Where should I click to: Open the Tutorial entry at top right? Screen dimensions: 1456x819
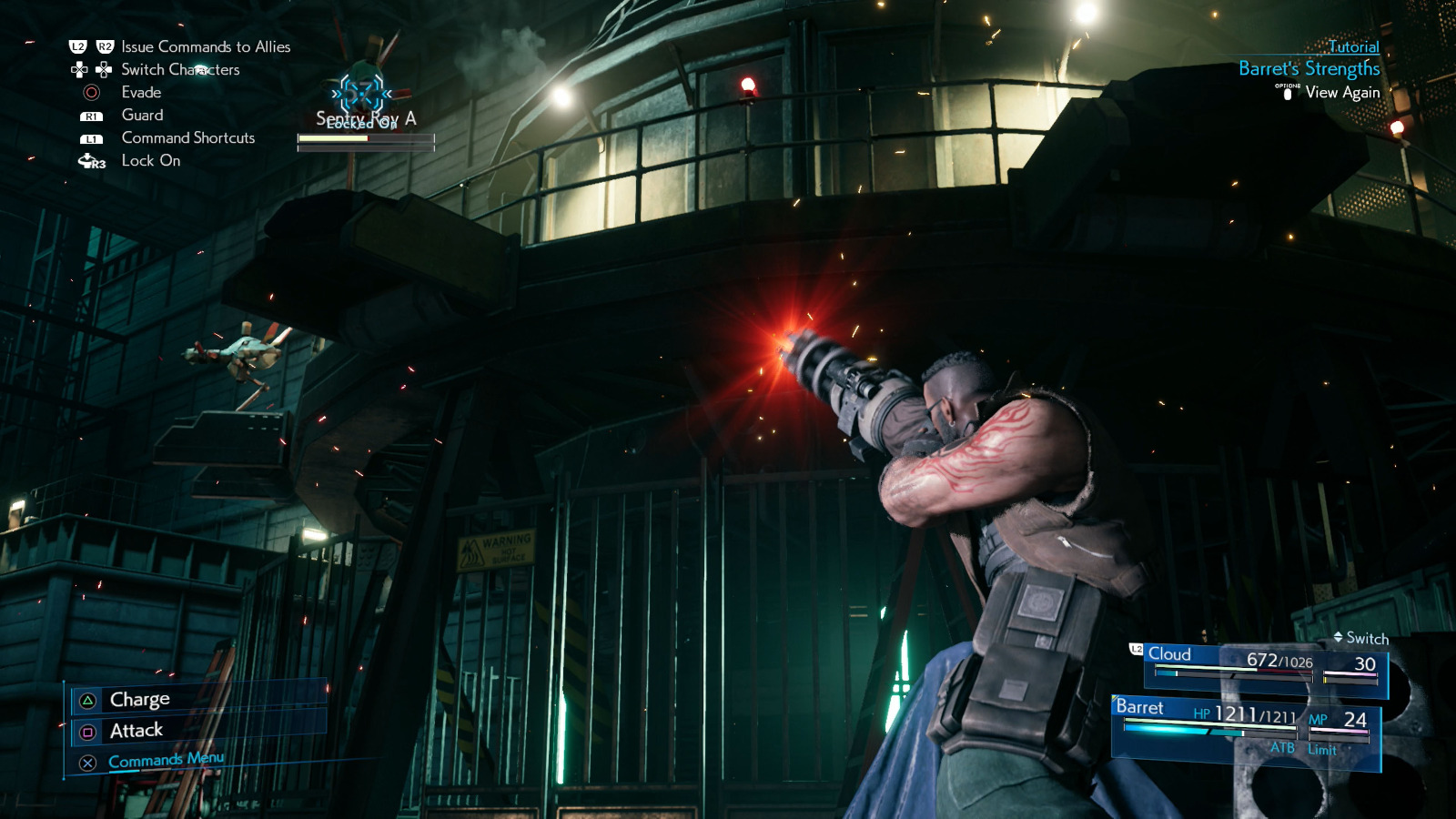click(x=1353, y=46)
